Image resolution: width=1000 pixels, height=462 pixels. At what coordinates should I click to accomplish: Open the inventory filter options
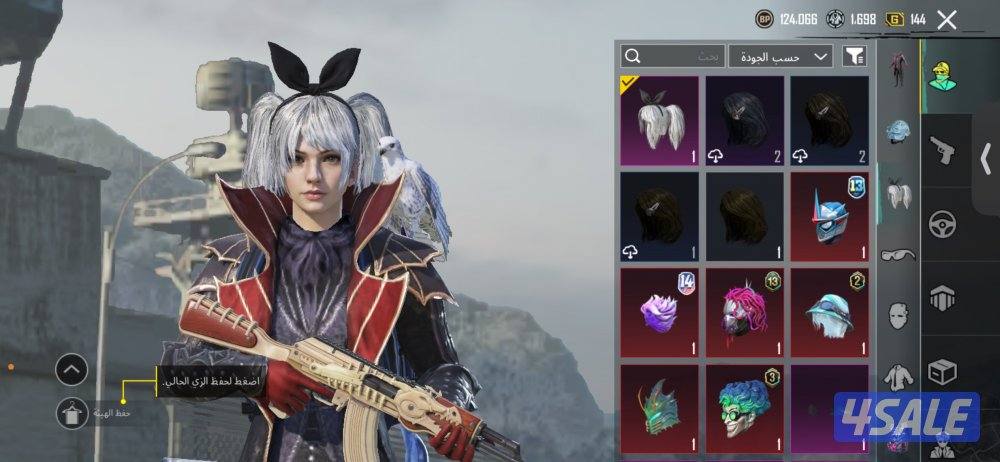[x=854, y=56]
